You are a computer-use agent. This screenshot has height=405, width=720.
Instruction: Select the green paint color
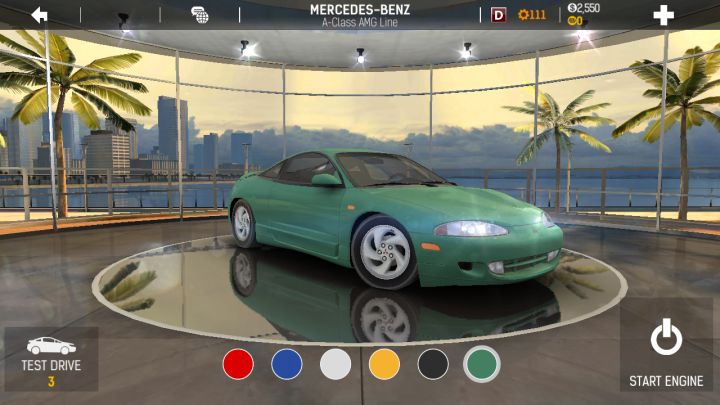482,364
